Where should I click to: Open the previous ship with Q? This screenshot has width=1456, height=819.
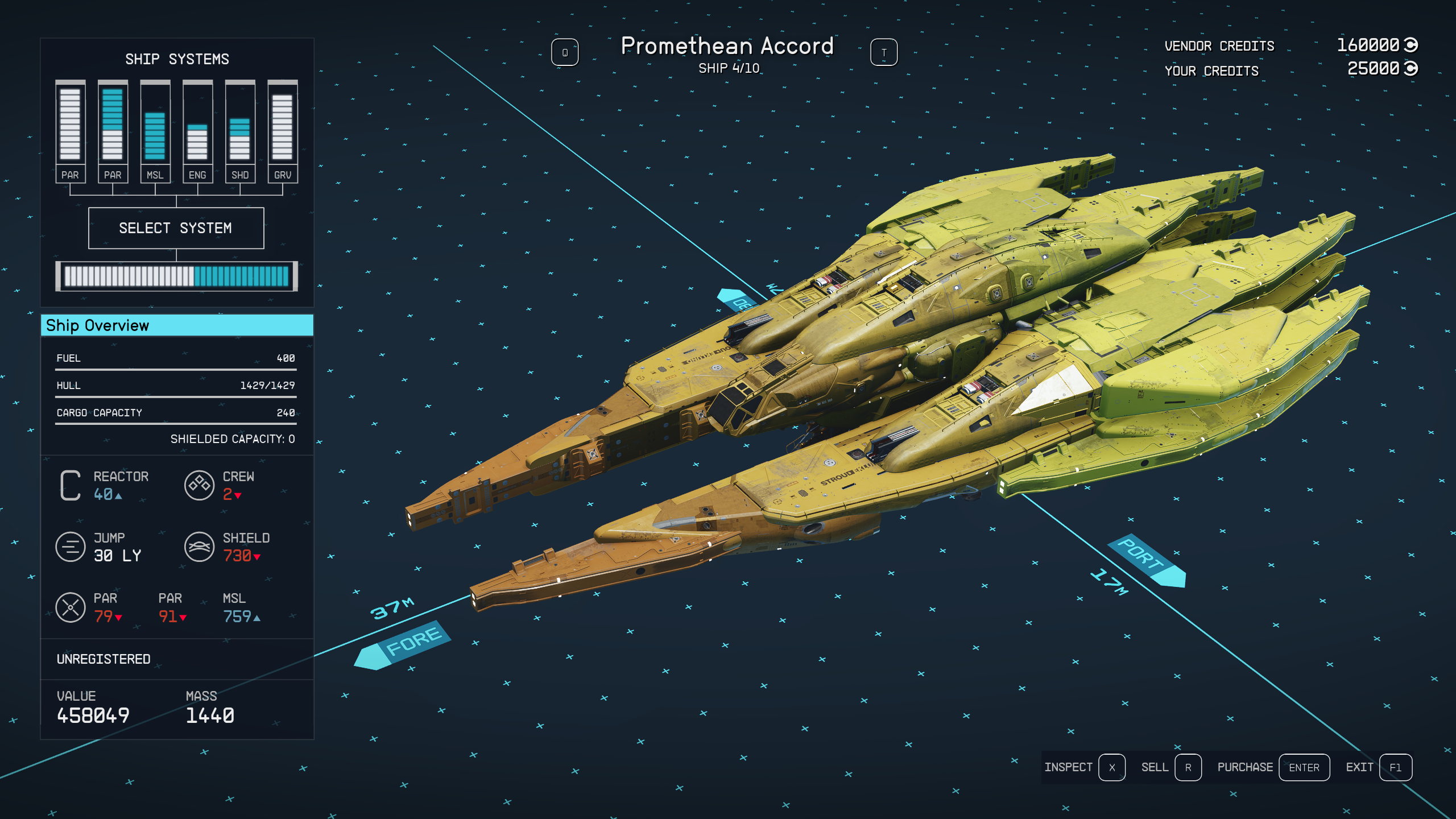pos(565,52)
